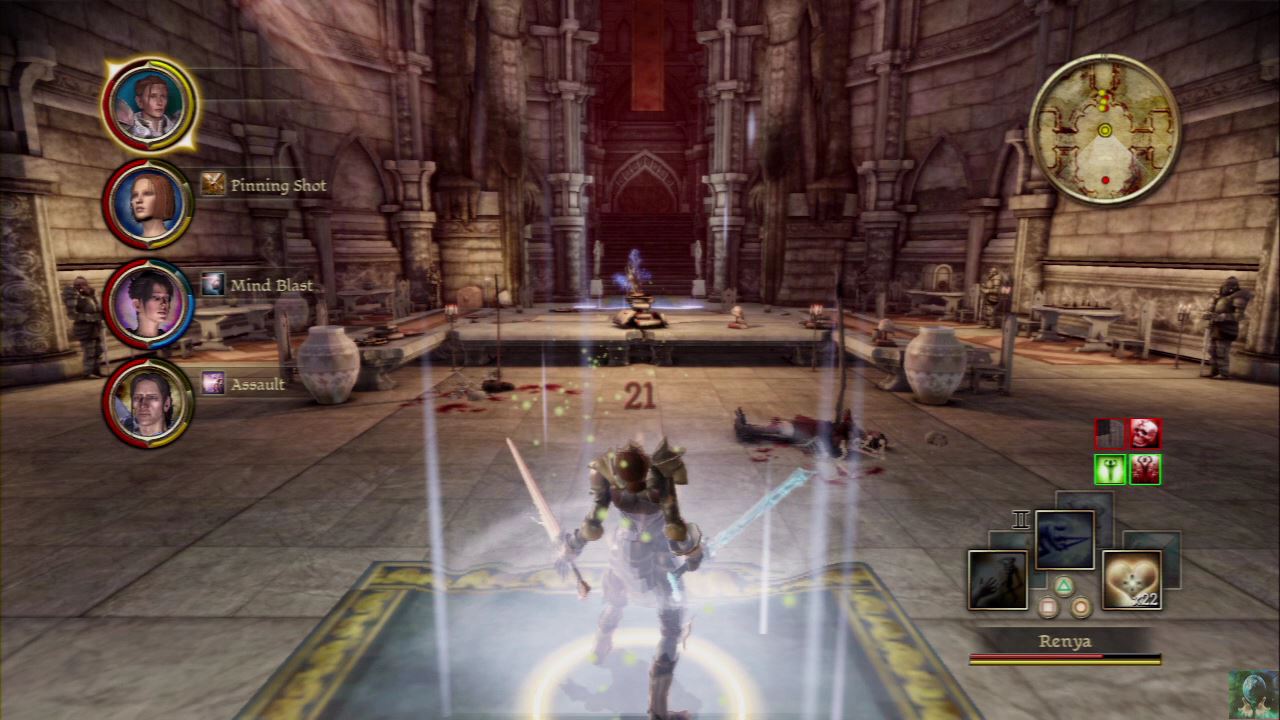Image resolution: width=1280 pixels, height=720 pixels.
Task: Use the heart health poultice slot
Action: [1131, 580]
